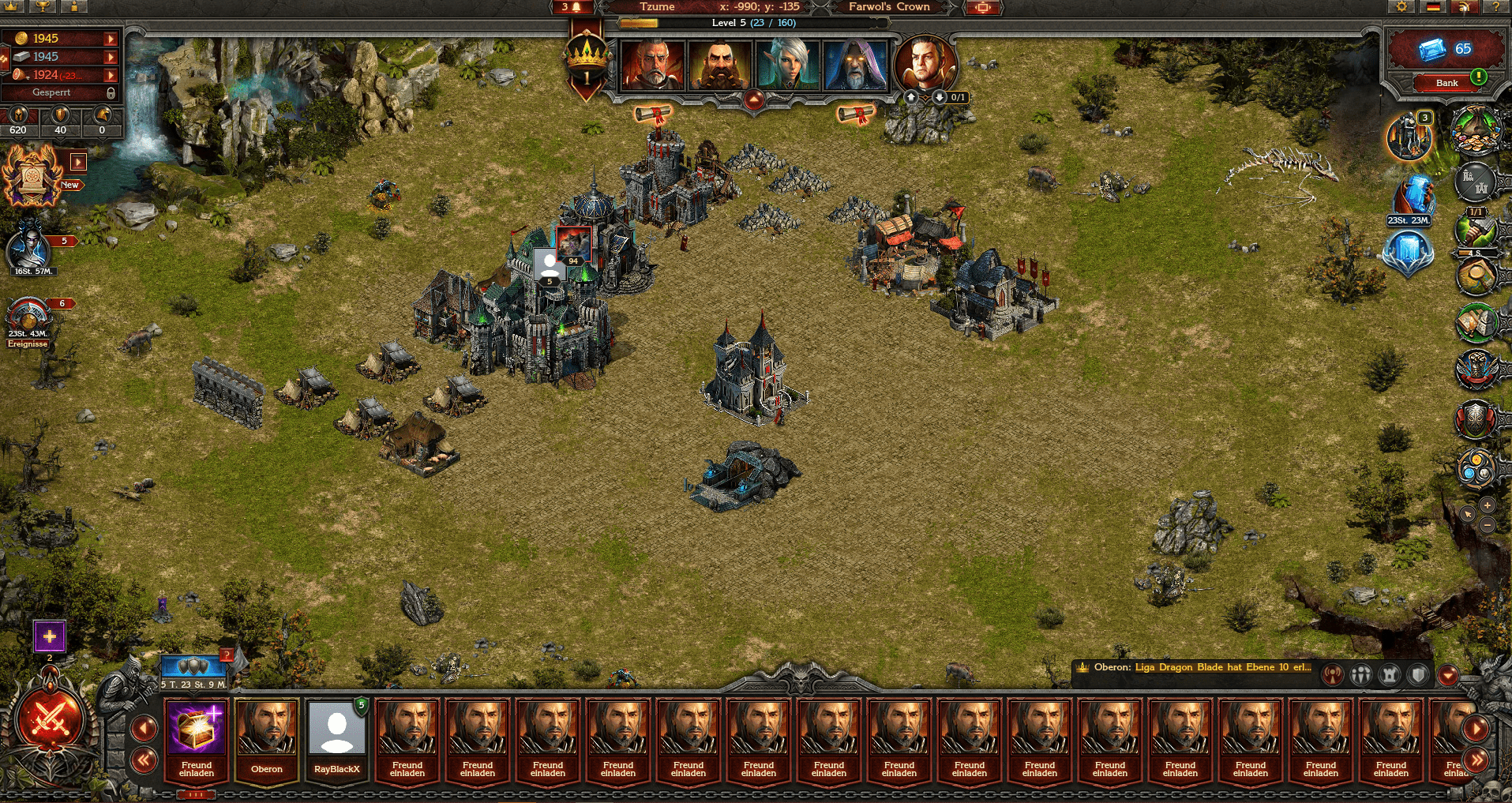Open the trophy tournament icon top left
Image resolution: width=1512 pixels, height=803 pixels.
pyautogui.click(x=42, y=6)
